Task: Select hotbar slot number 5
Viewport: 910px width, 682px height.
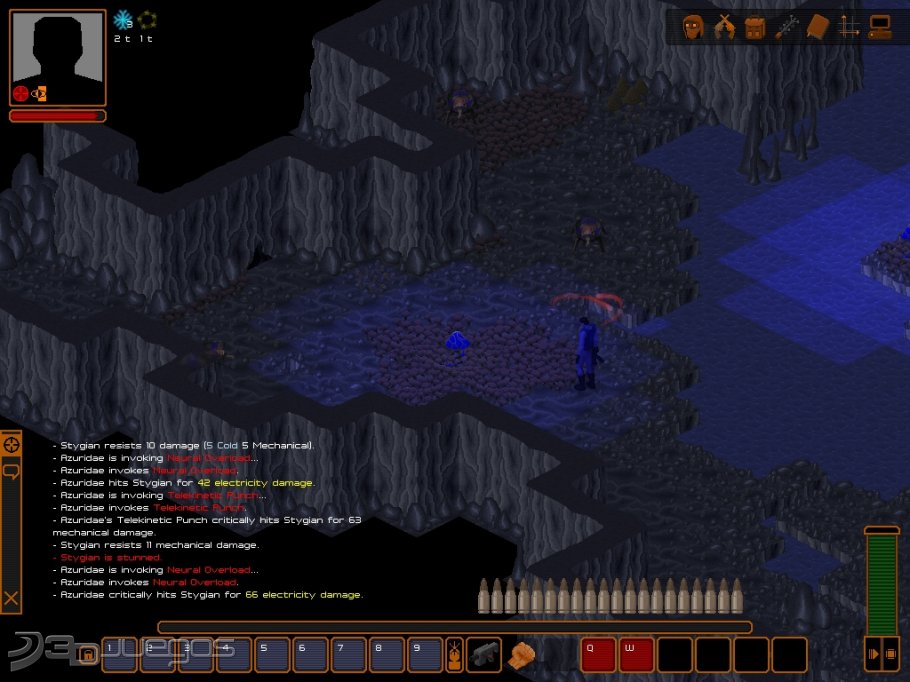Action: tap(272, 654)
